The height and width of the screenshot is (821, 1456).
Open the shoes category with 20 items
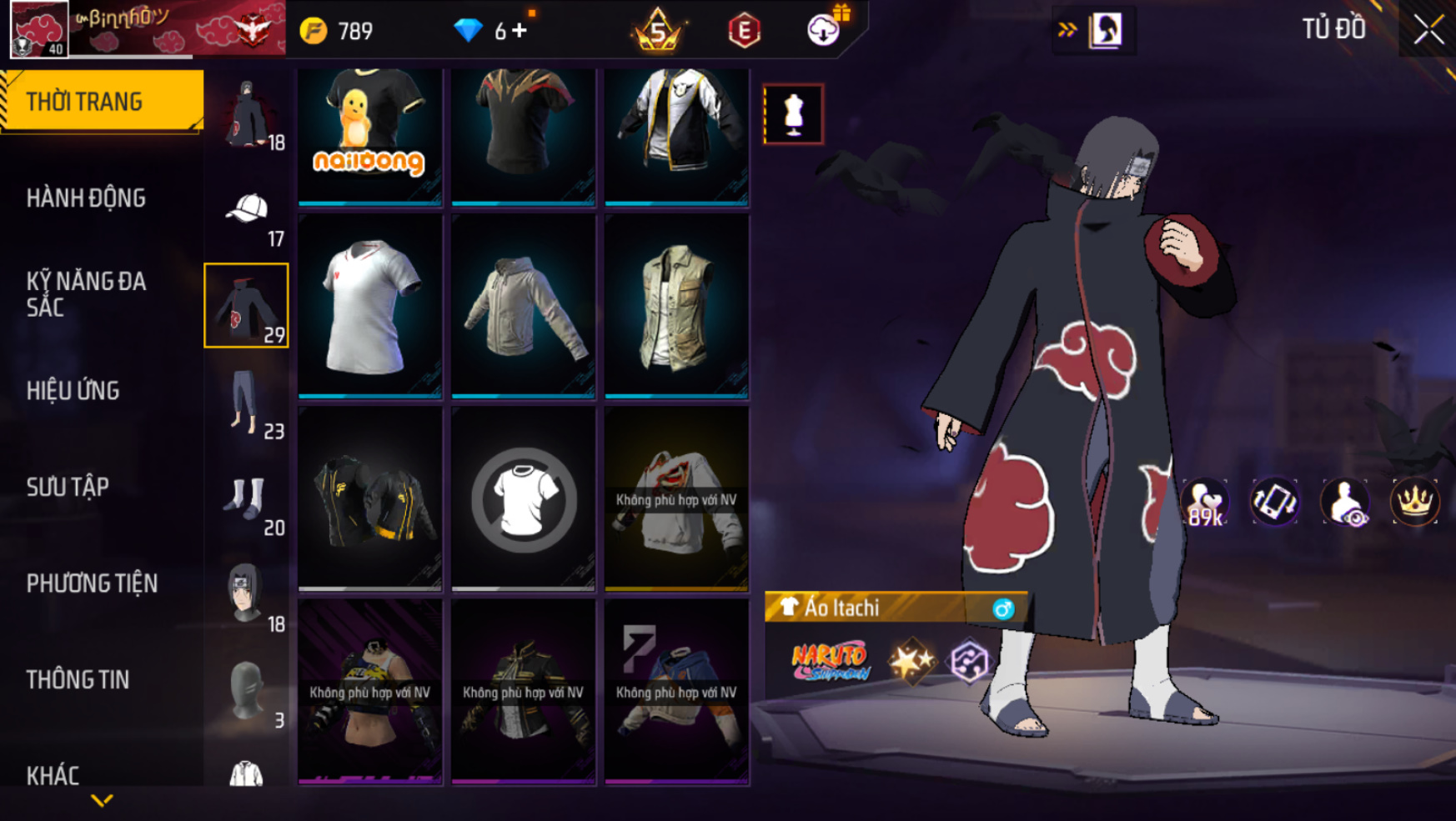(x=247, y=500)
